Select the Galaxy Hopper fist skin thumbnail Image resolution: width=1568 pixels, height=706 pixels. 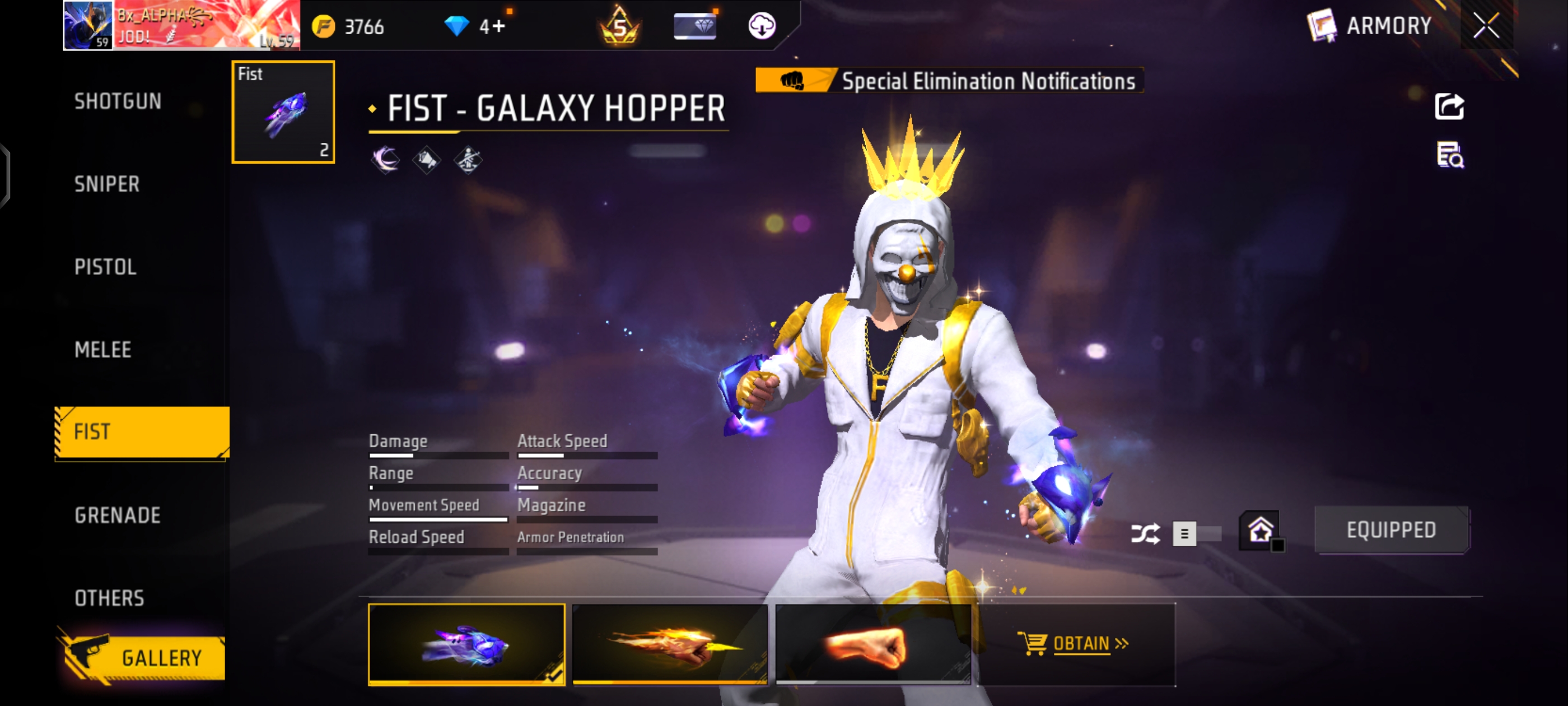tap(466, 644)
